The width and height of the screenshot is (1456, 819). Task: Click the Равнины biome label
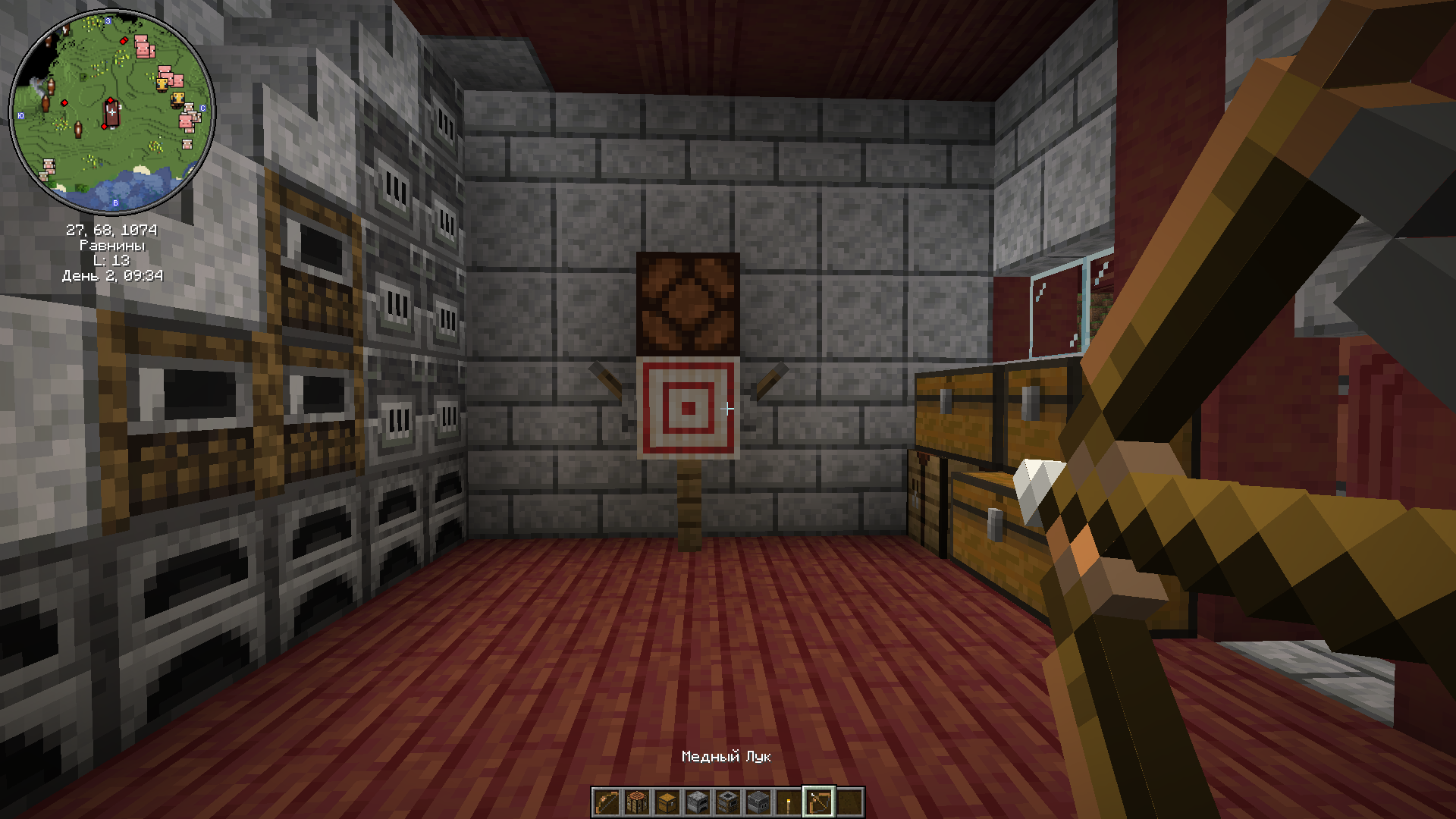point(112,245)
